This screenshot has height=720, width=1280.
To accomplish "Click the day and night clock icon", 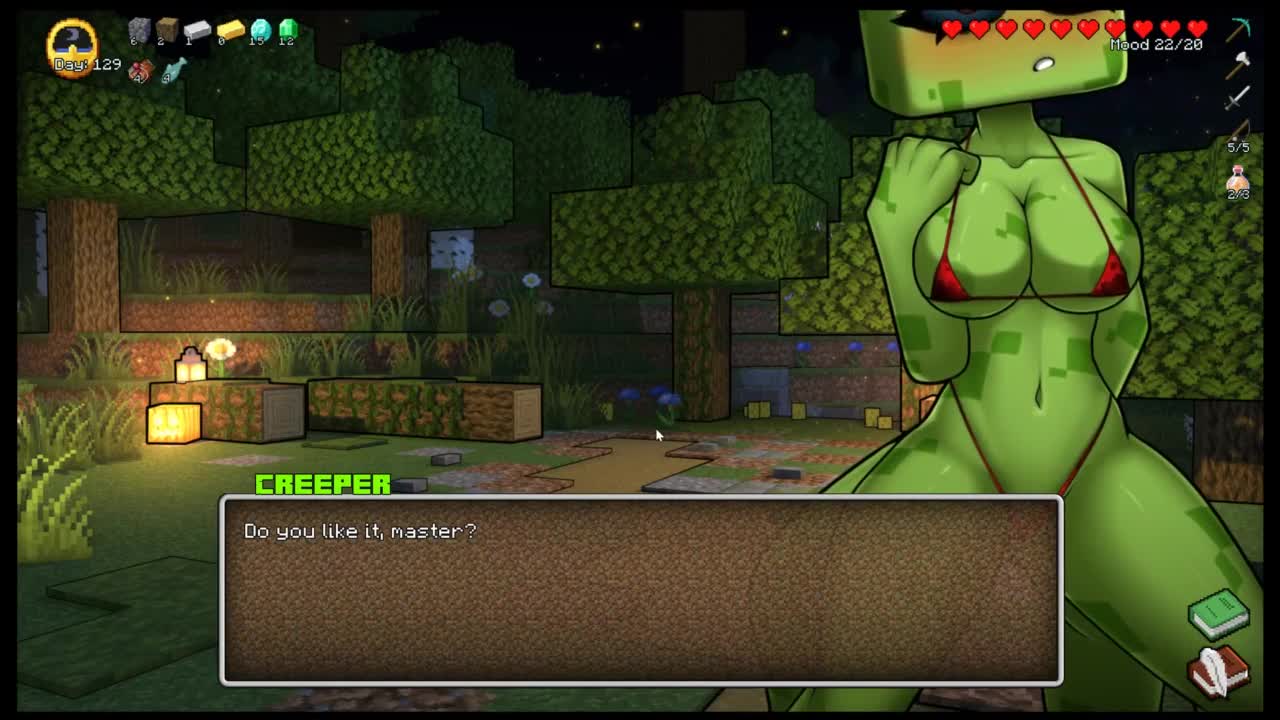I will click(72, 43).
